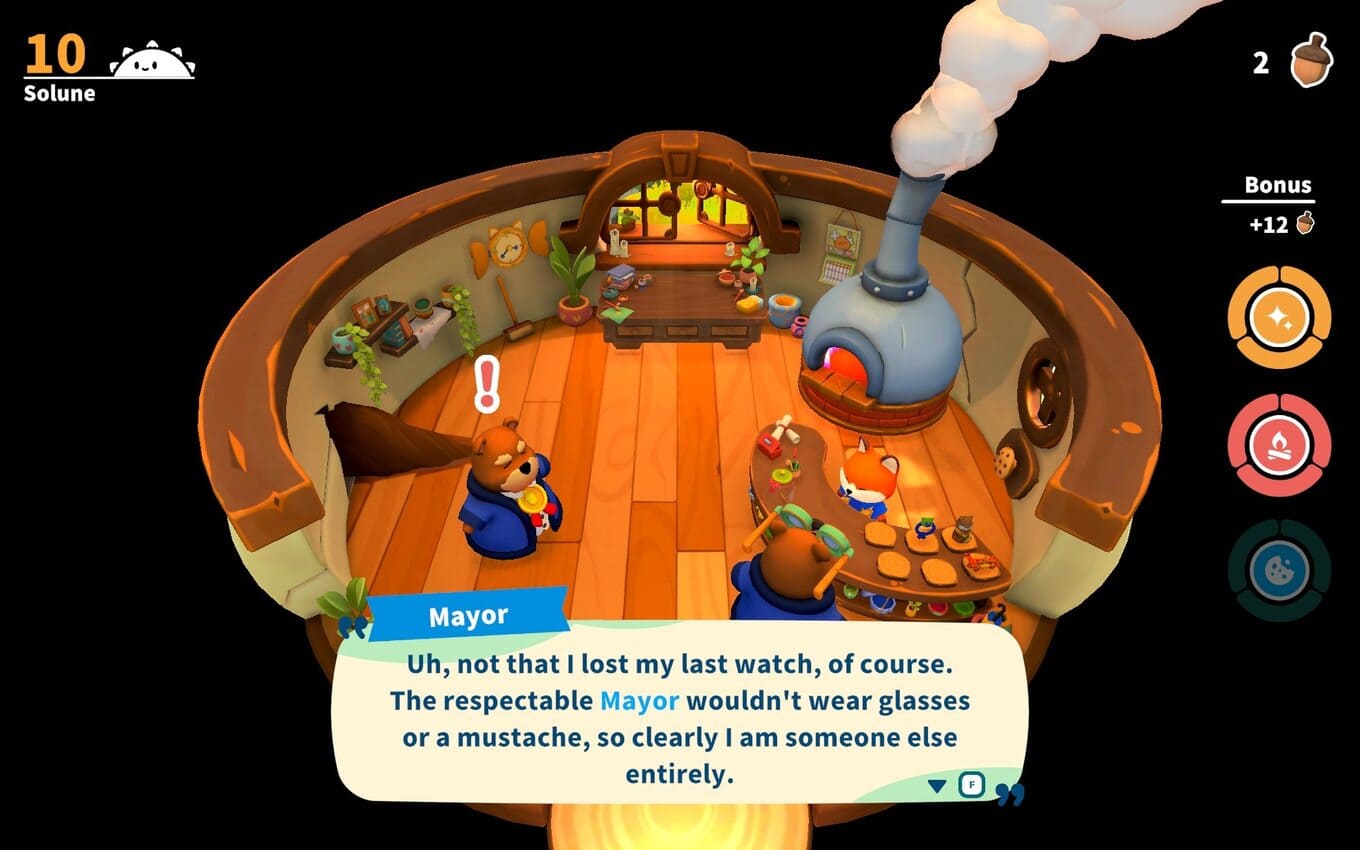Activate the orange sparkle ability icon
The image size is (1360, 850).
[x=1279, y=318]
